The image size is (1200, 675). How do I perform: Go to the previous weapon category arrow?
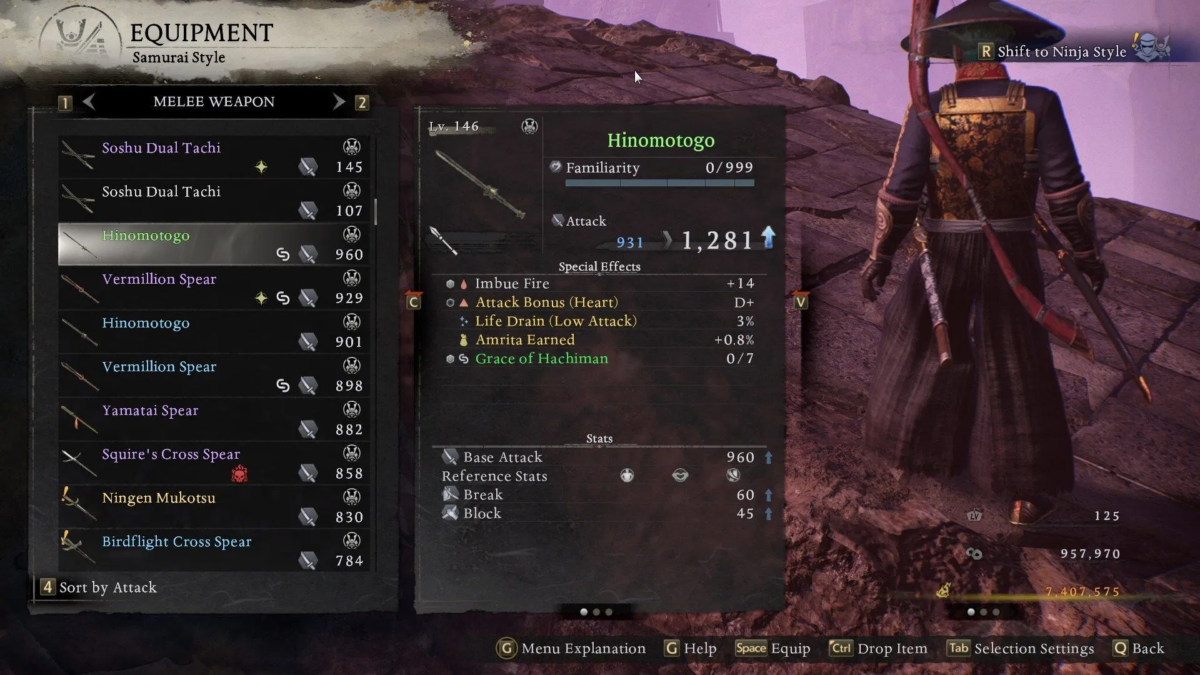coord(89,102)
